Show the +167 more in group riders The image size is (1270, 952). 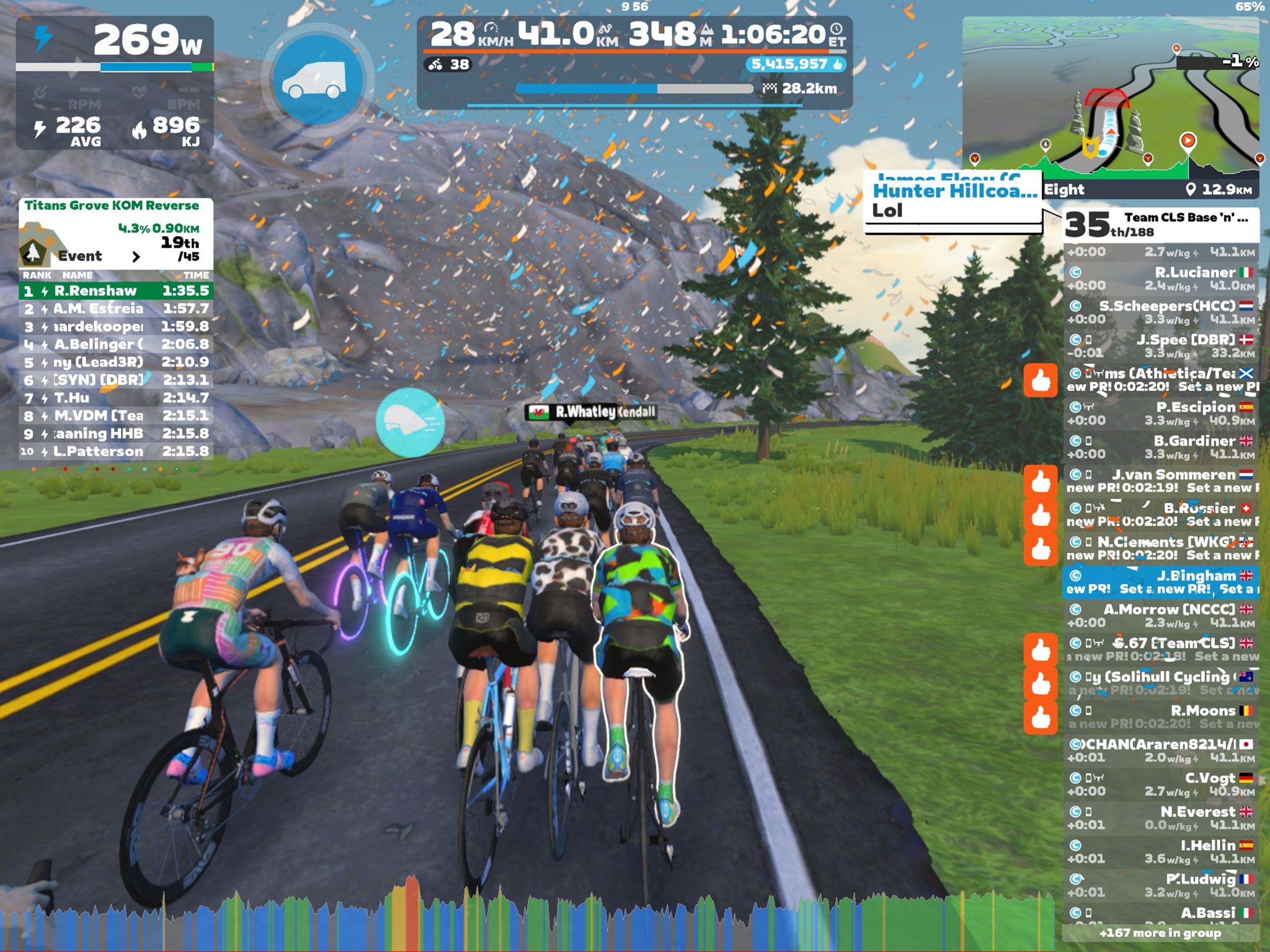1160,933
